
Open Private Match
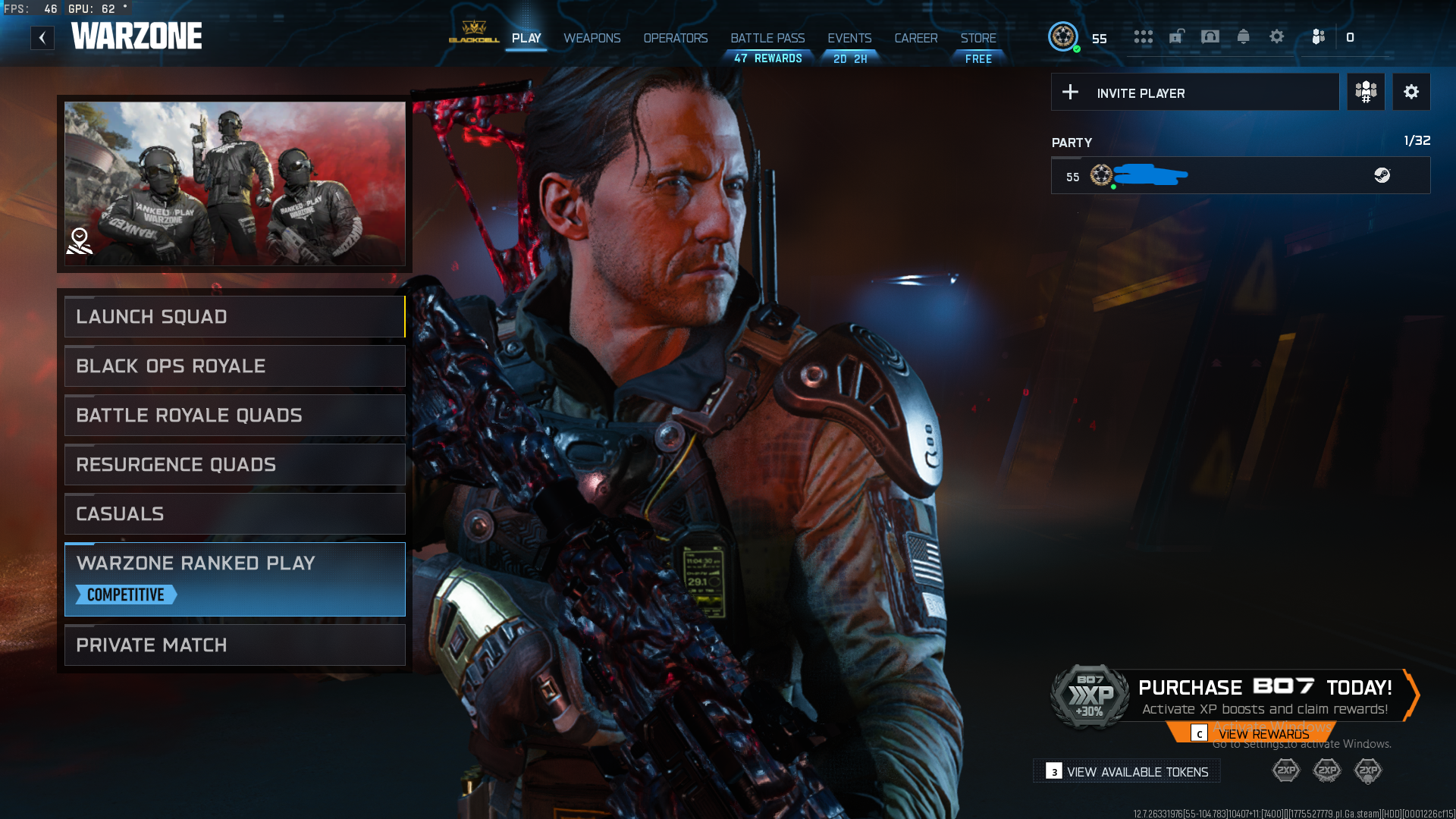tap(235, 645)
